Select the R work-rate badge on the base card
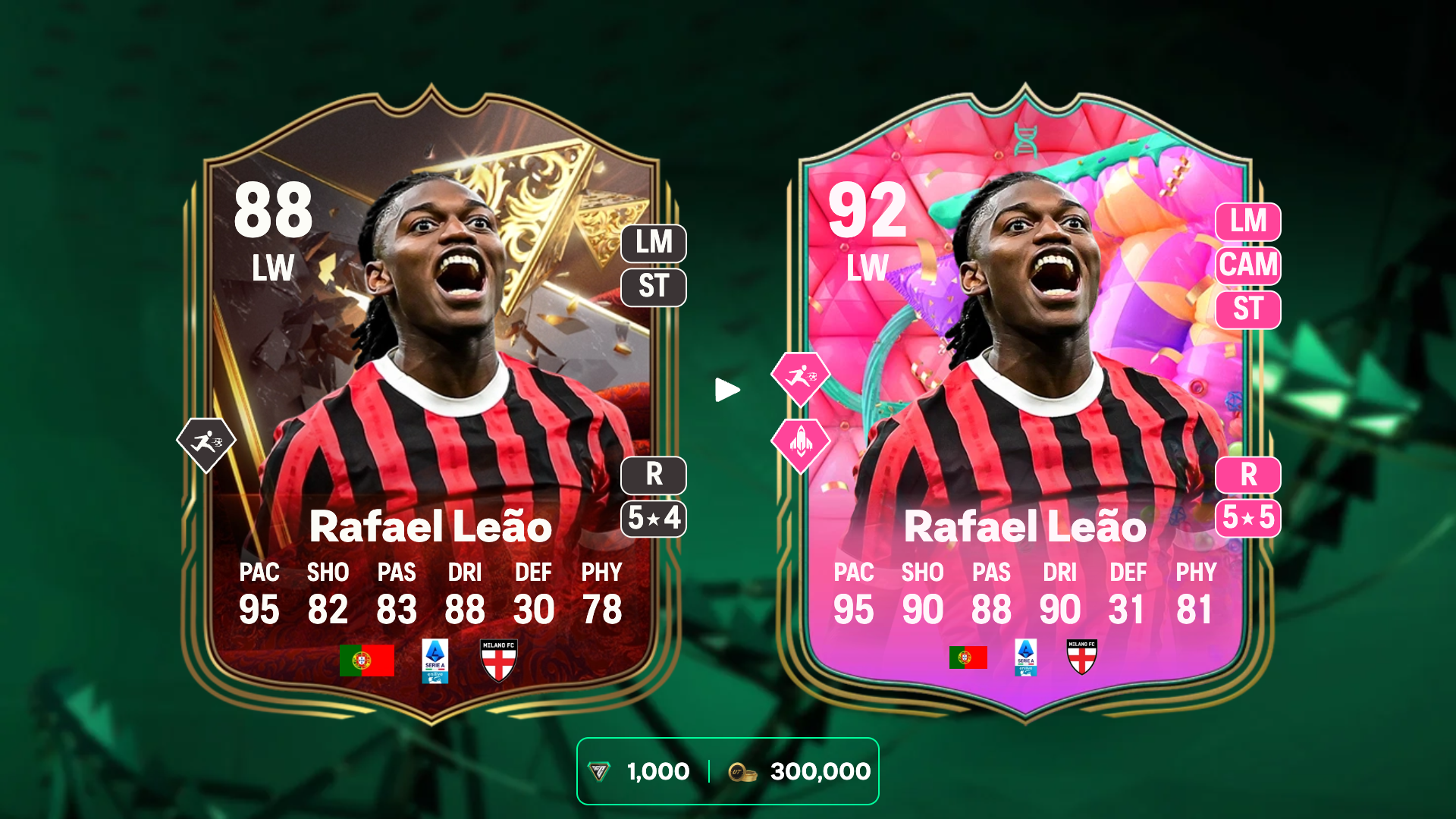Screen dimensions: 1456x819 654,475
